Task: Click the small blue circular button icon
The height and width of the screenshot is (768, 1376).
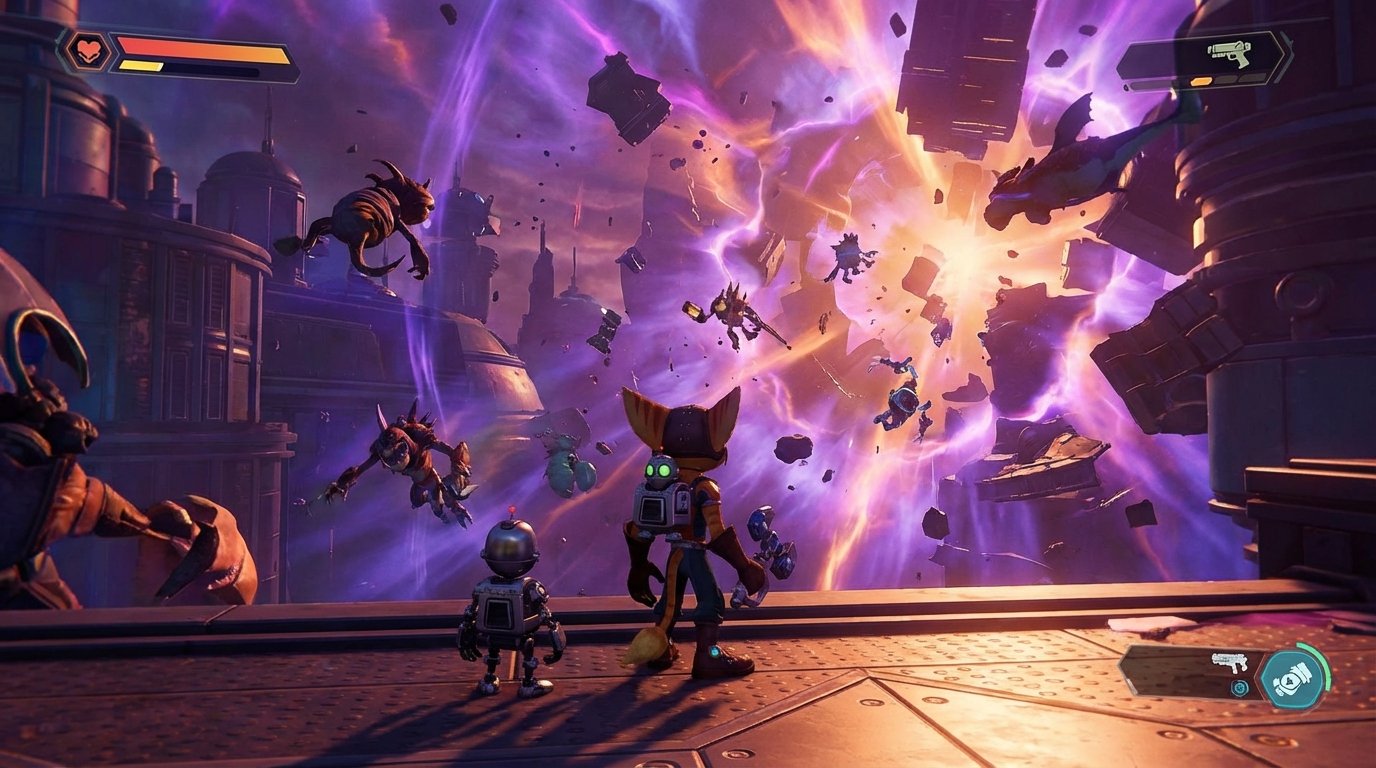Action: tap(1238, 687)
